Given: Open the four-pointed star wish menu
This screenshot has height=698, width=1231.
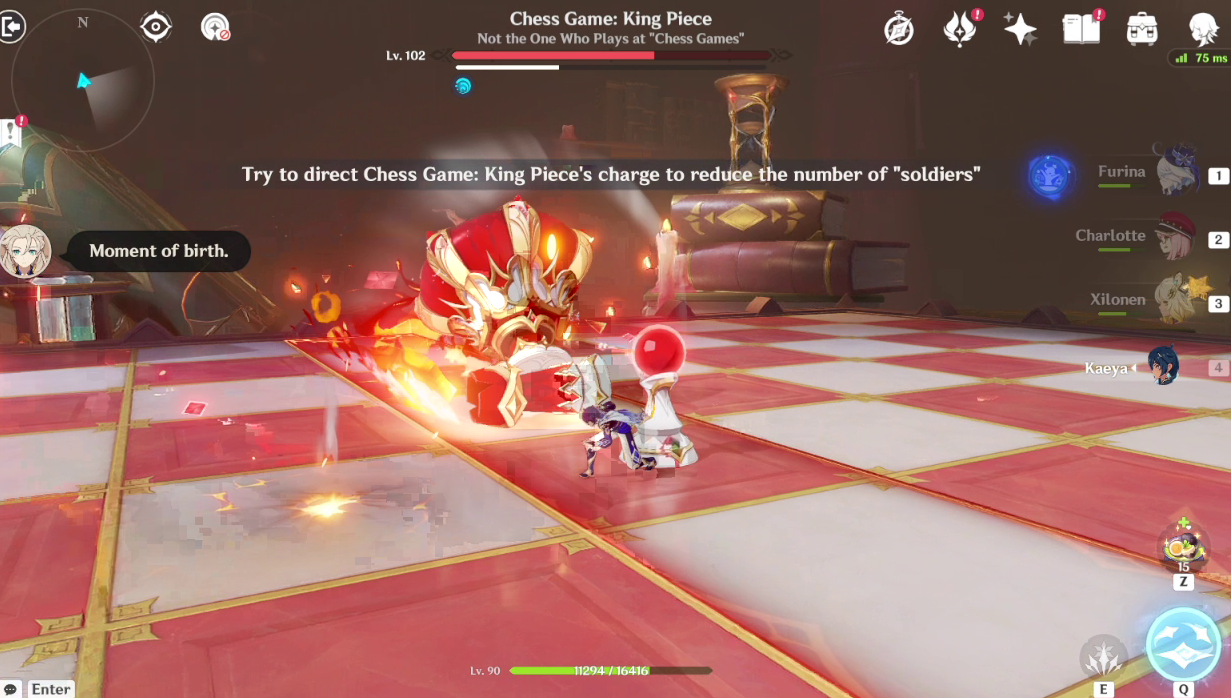Looking at the screenshot, I should (1020, 29).
